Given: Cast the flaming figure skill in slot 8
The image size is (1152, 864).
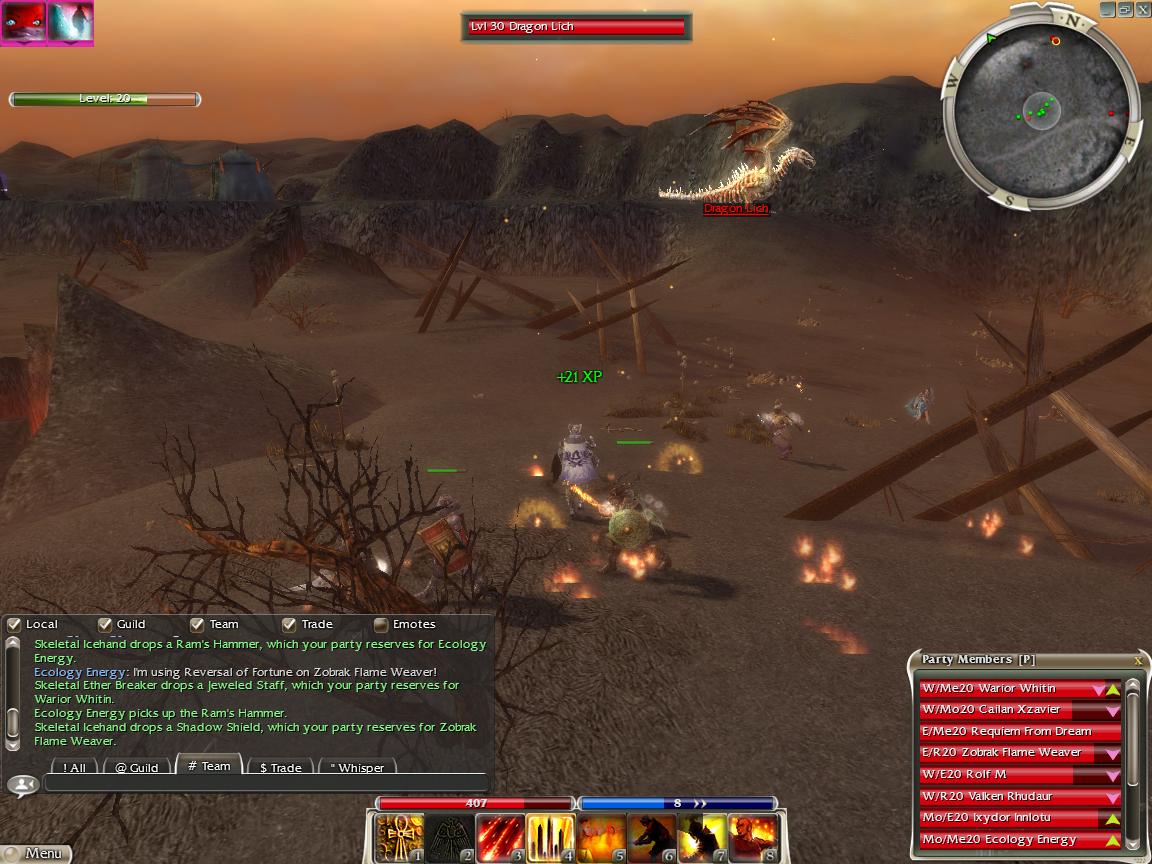Looking at the screenshot, I should tap(752, 838).
